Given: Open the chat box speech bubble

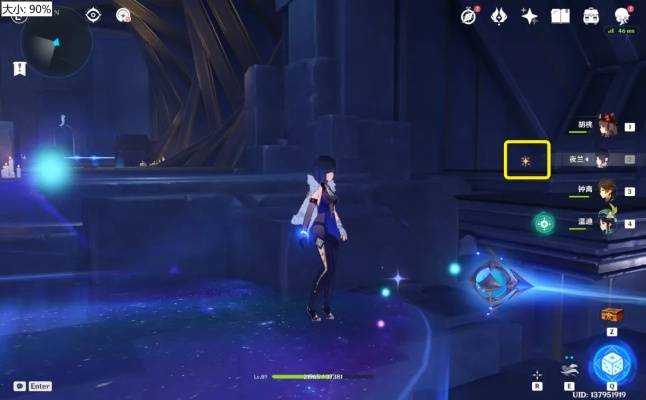Looking at the screenshot, I should click(19, 386).
